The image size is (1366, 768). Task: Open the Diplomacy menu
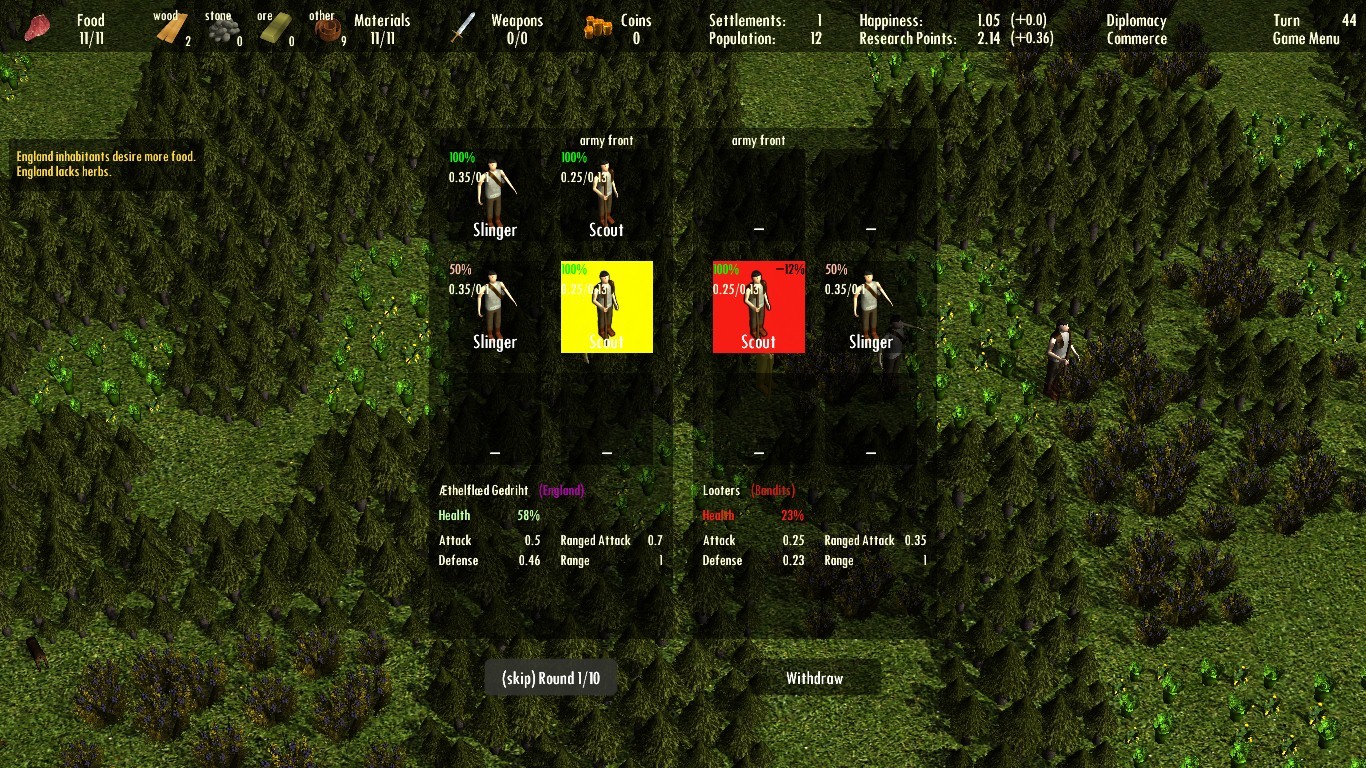[1135, 19]
